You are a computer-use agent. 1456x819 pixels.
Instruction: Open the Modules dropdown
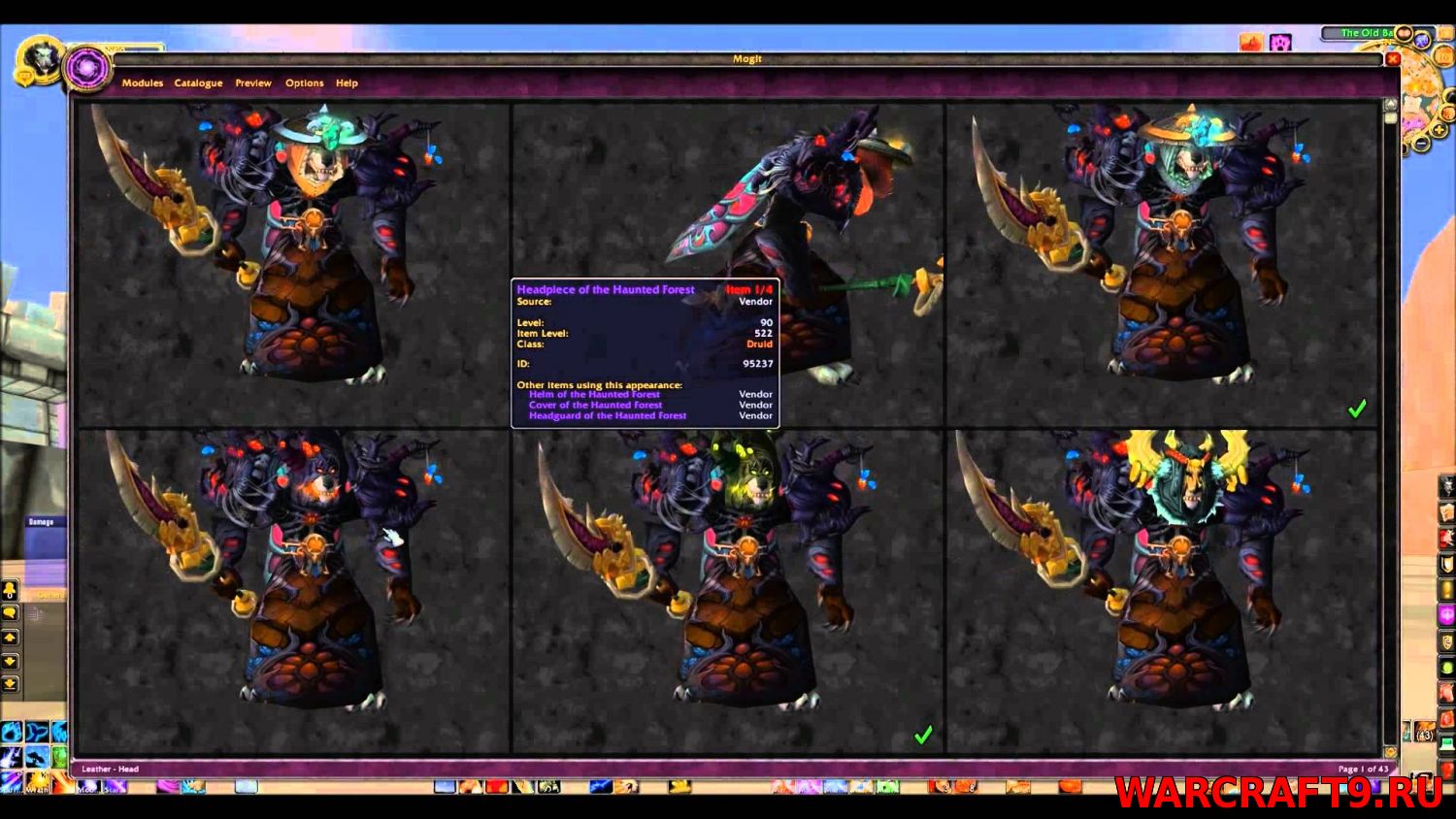[x=143, y=82]
